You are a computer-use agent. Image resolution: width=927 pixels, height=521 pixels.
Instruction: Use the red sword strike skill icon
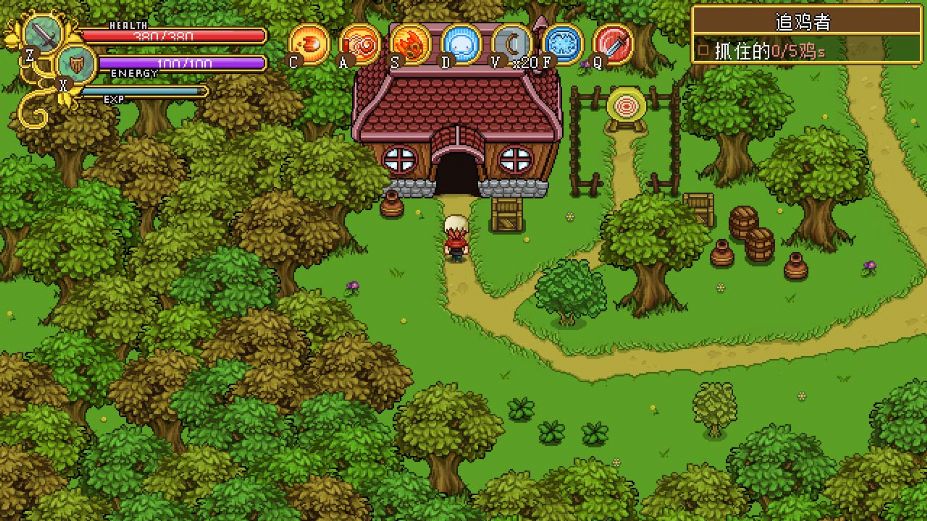(612, 44)
